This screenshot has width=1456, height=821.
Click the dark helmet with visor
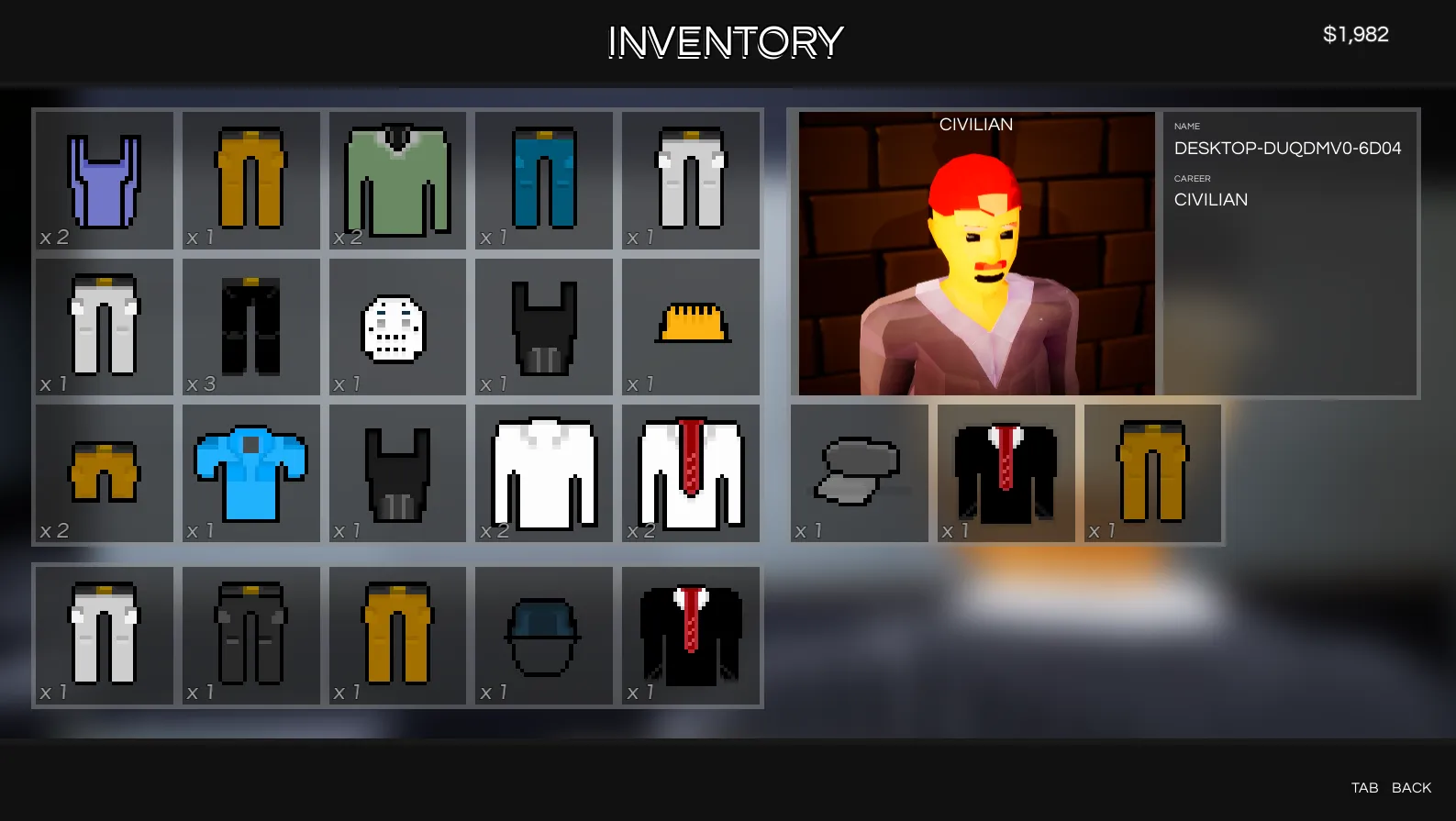pyautogui.click(x=544, y=636)
